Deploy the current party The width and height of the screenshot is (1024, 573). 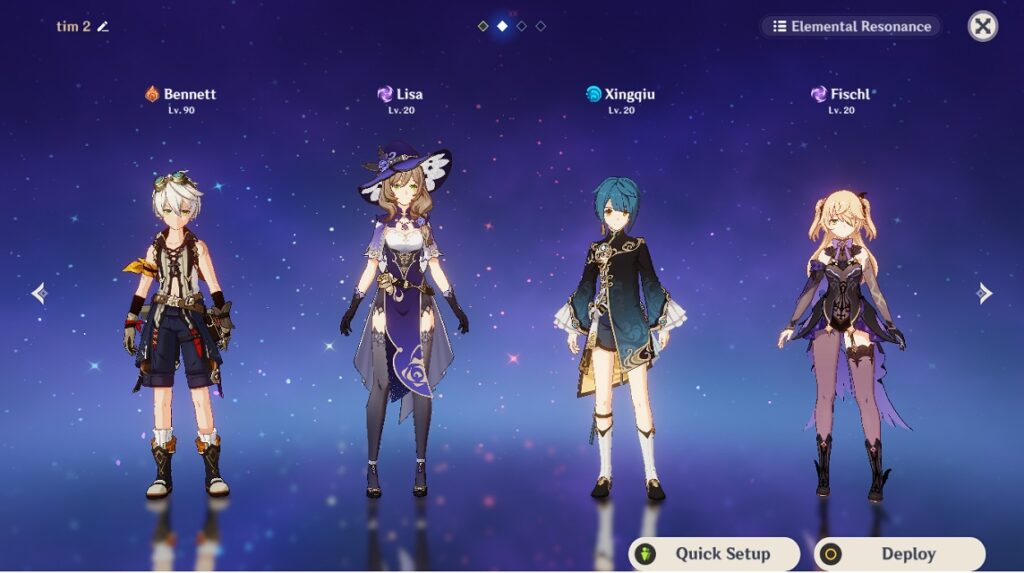click(899, 554)
